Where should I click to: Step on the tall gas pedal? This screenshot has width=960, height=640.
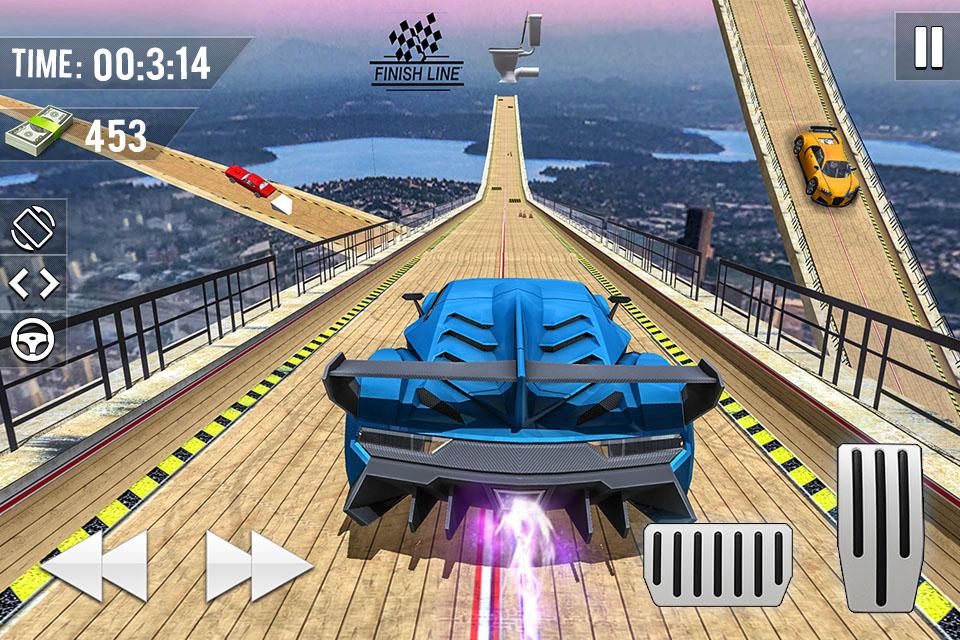tap(879, 527)
